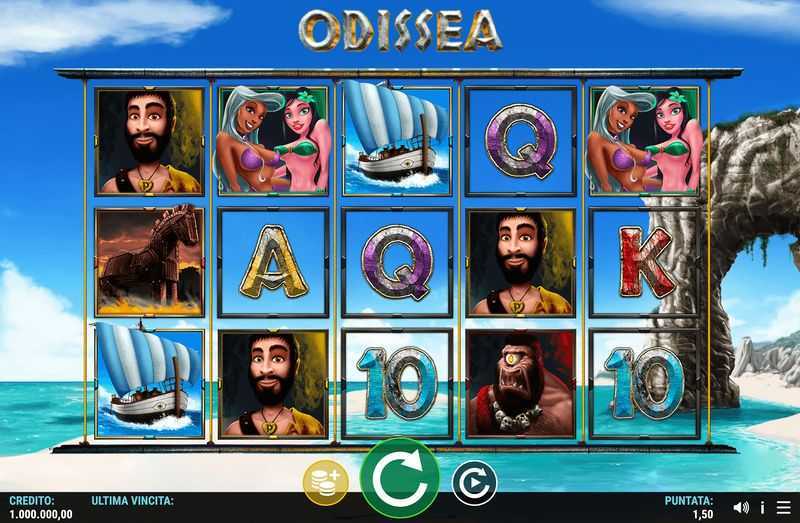Open the coin stack bet settings
Screen dimensions: 800x523
[x=325, y=483]
